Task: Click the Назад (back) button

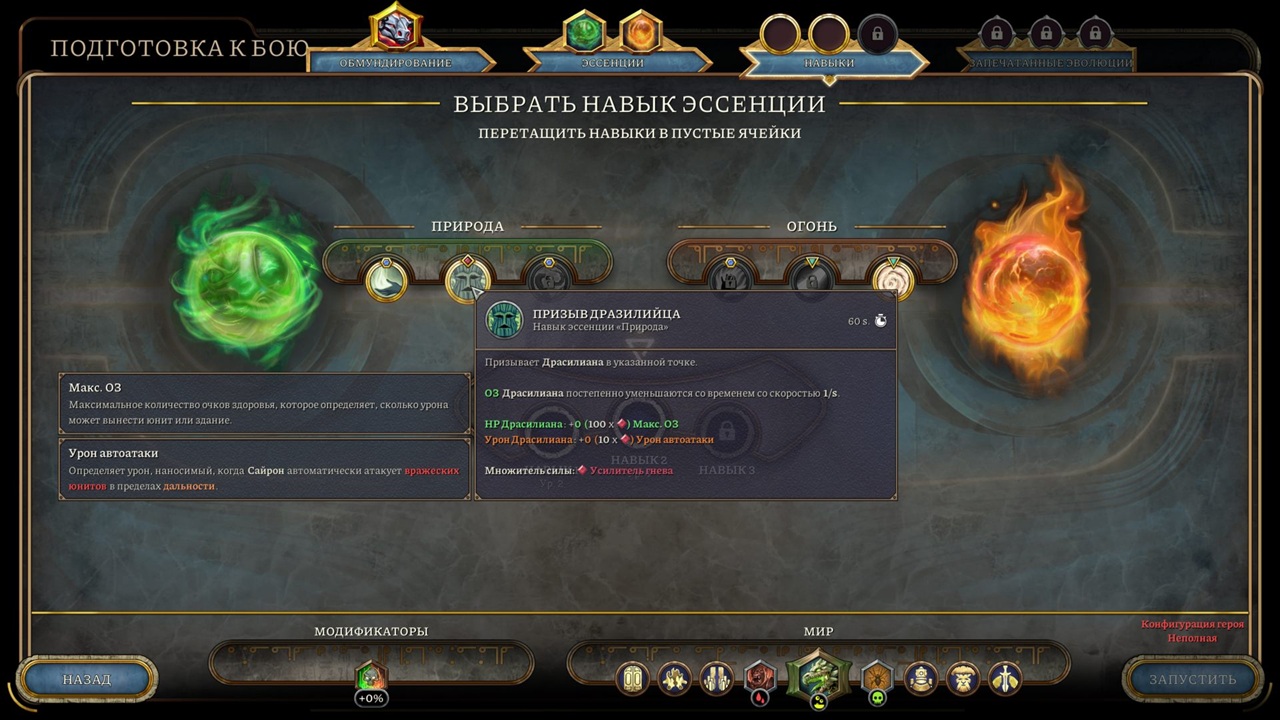Action: pyautogui.click(x=87, y=679)
